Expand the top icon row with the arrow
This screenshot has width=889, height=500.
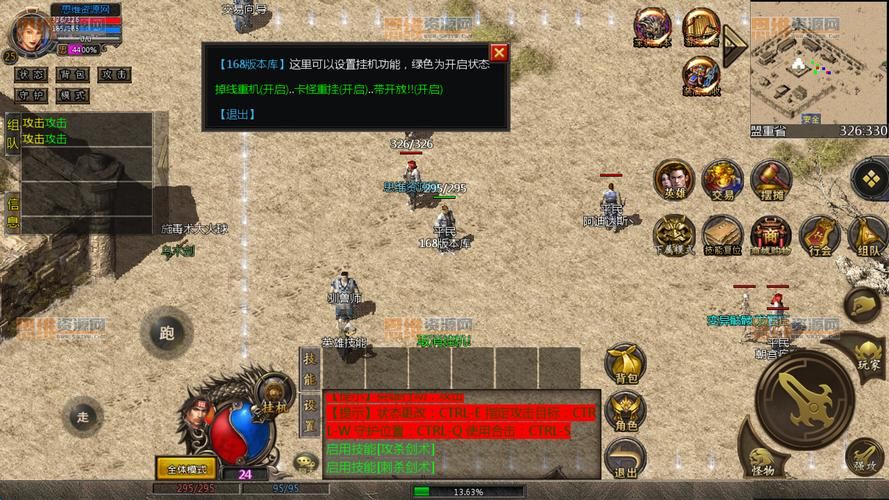coord(736,40)
